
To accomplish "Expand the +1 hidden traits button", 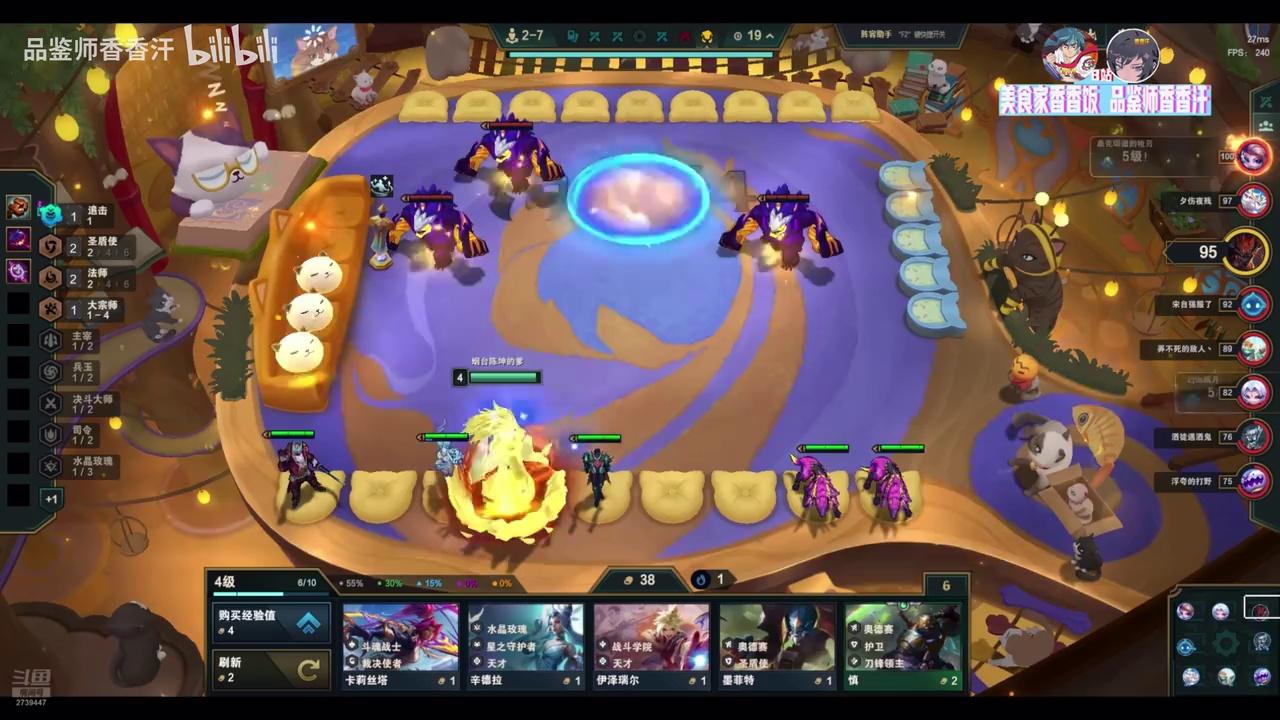I will tap(51, 498).
